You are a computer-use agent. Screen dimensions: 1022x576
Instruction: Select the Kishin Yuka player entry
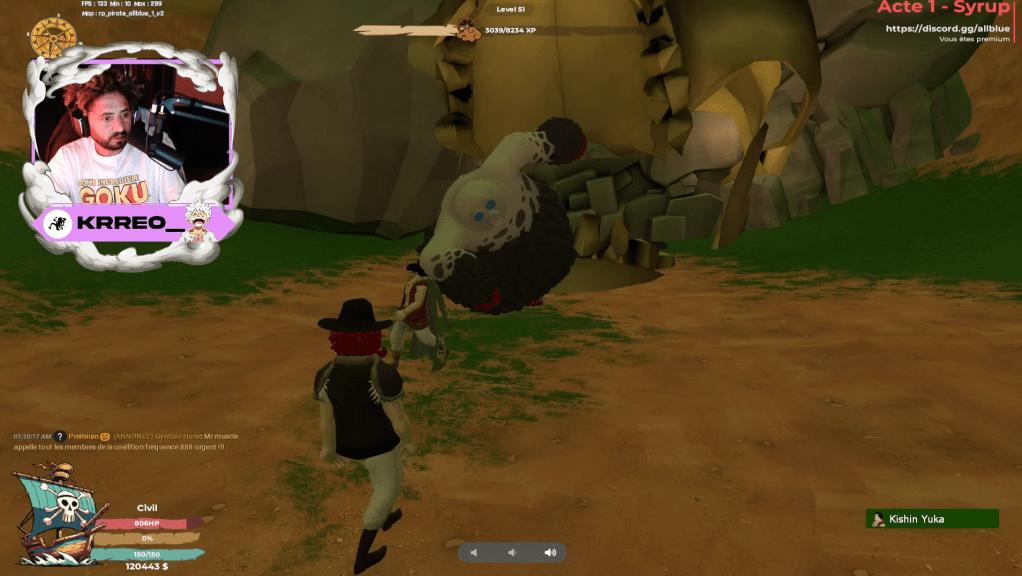[x=932, y=519]
